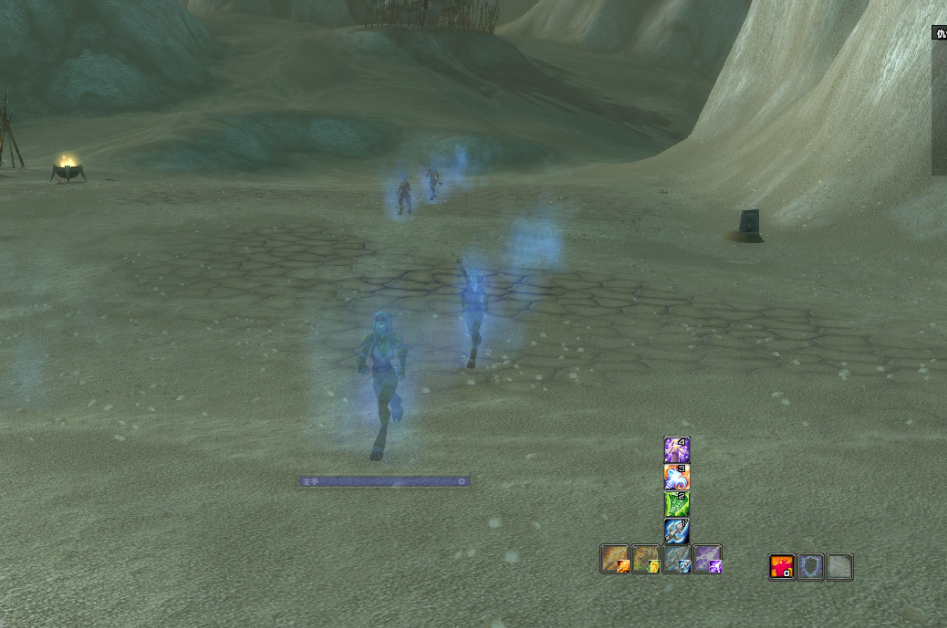Activate the faded purple lightning weapon slot
Viewport: 947px width, 628px height.
pos(708,559)
